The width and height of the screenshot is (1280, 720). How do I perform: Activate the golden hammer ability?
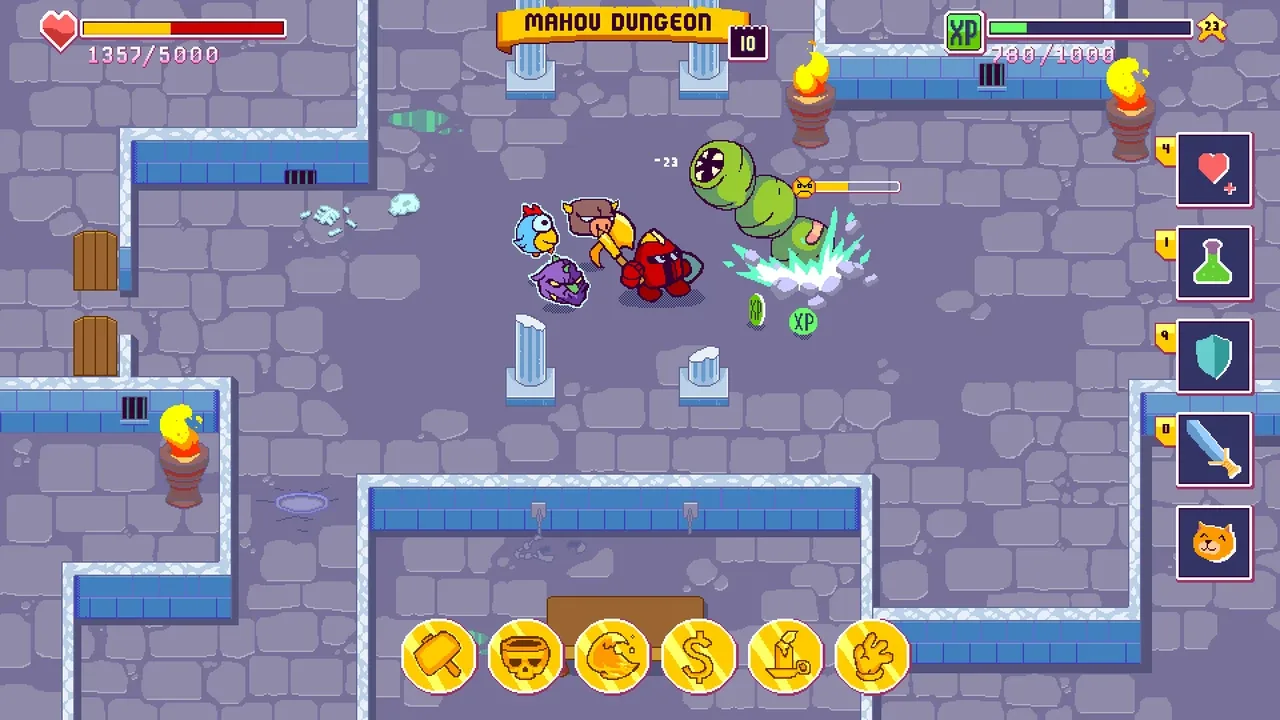tap(439, 656)
